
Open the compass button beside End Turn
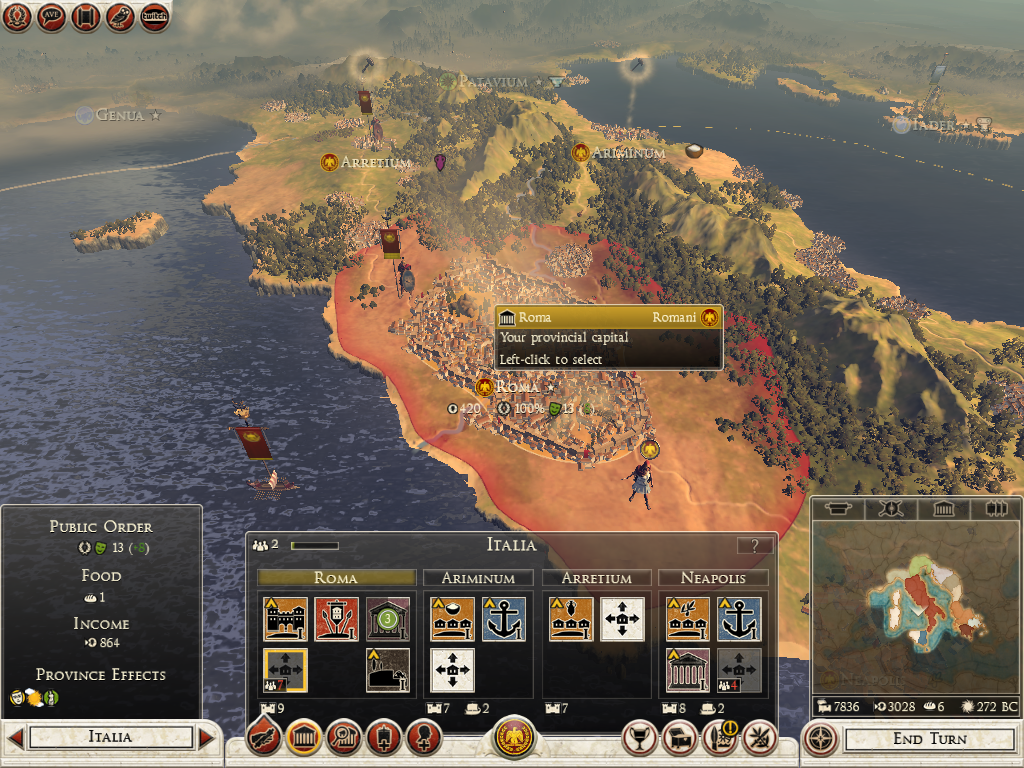click(x=820, y=739)
